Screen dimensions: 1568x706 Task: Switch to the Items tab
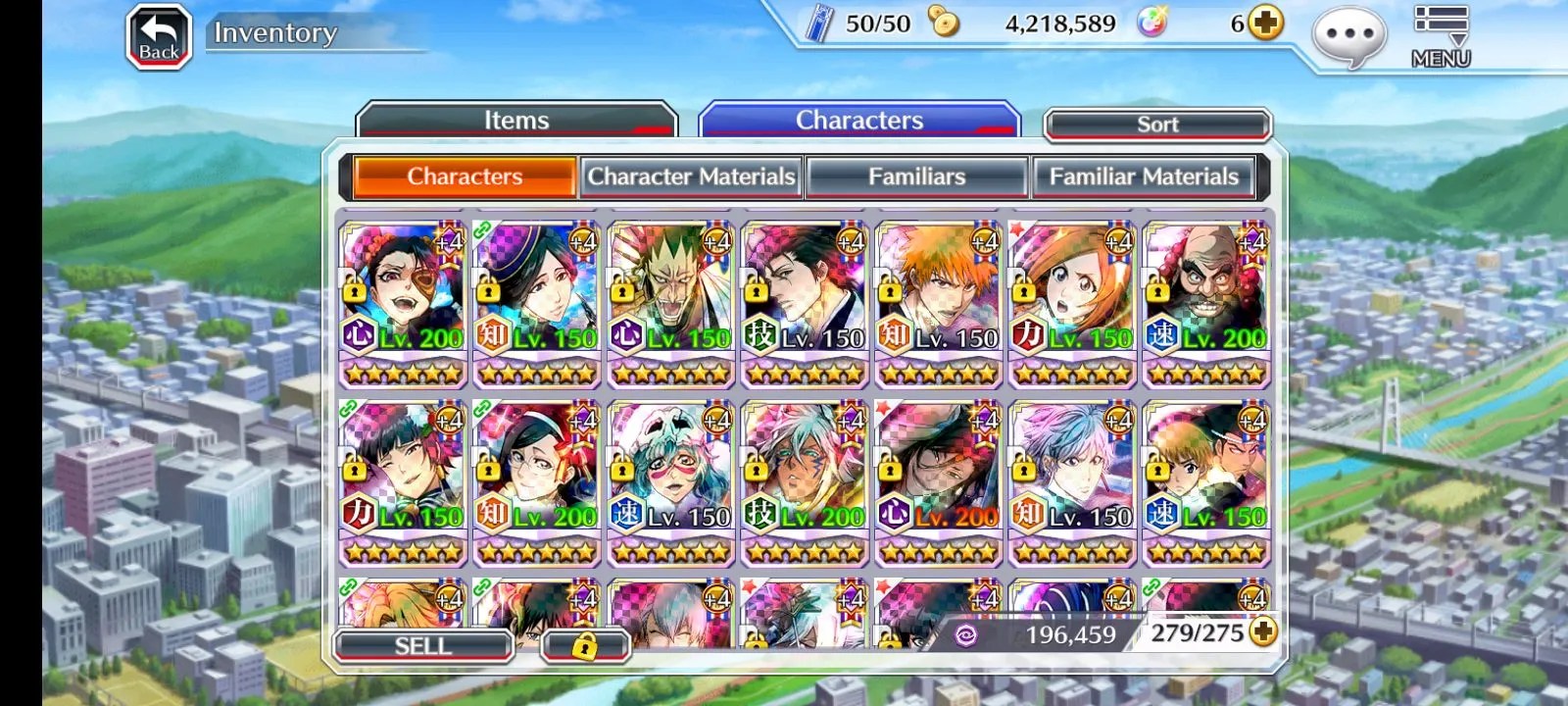(516, 121)
